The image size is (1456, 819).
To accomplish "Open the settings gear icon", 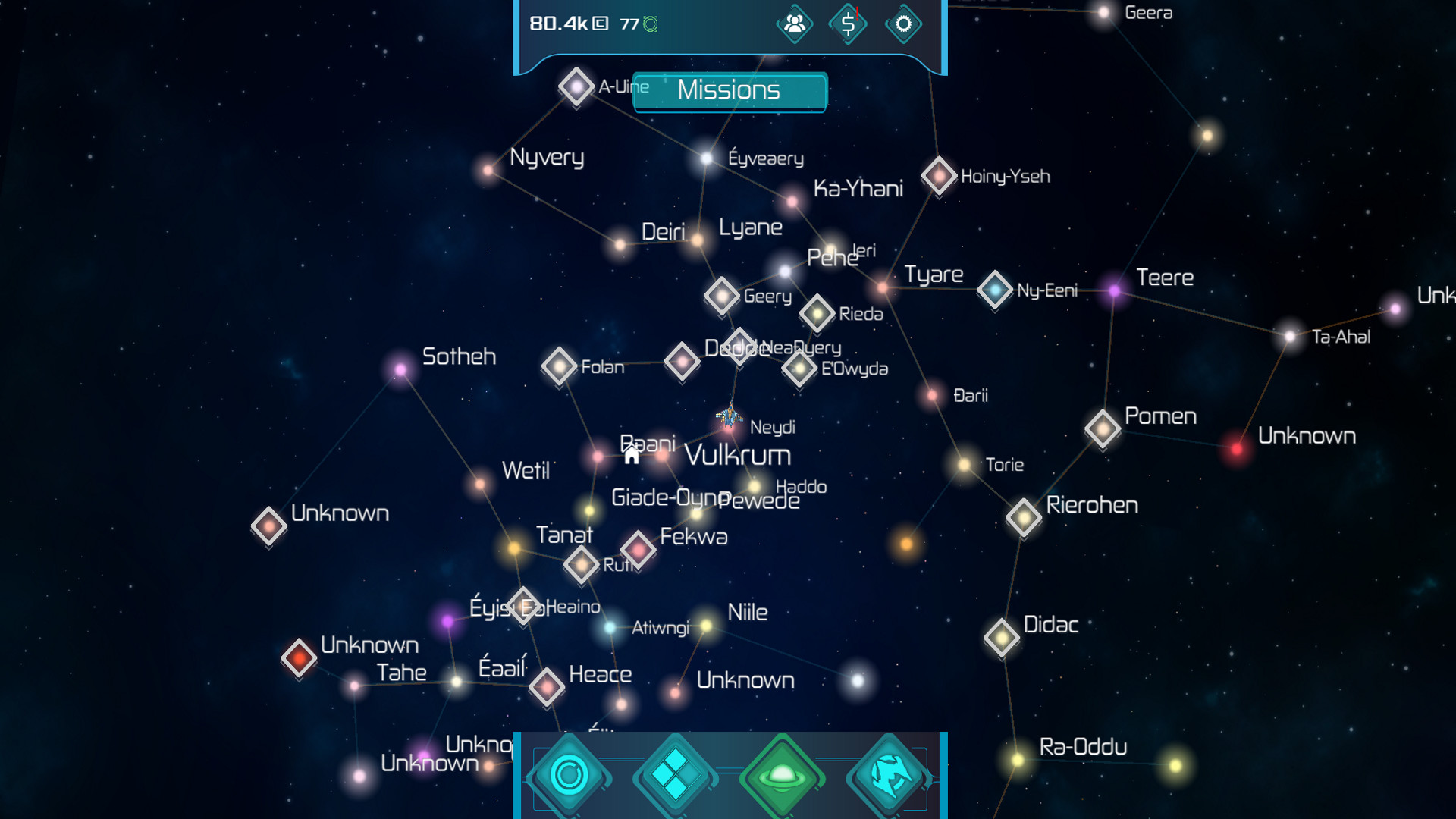I will pos(902,24).
